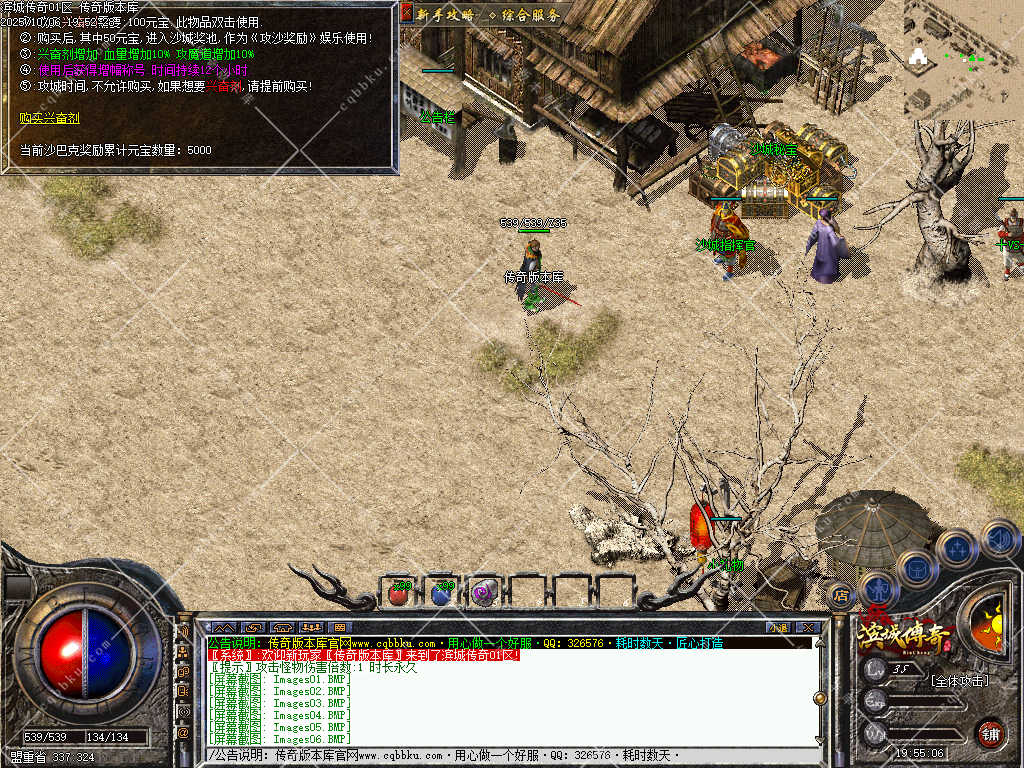Click the 购买兴奋剂 purchase link
Viewport: 1024px width, 768px height.
point(50,118)
